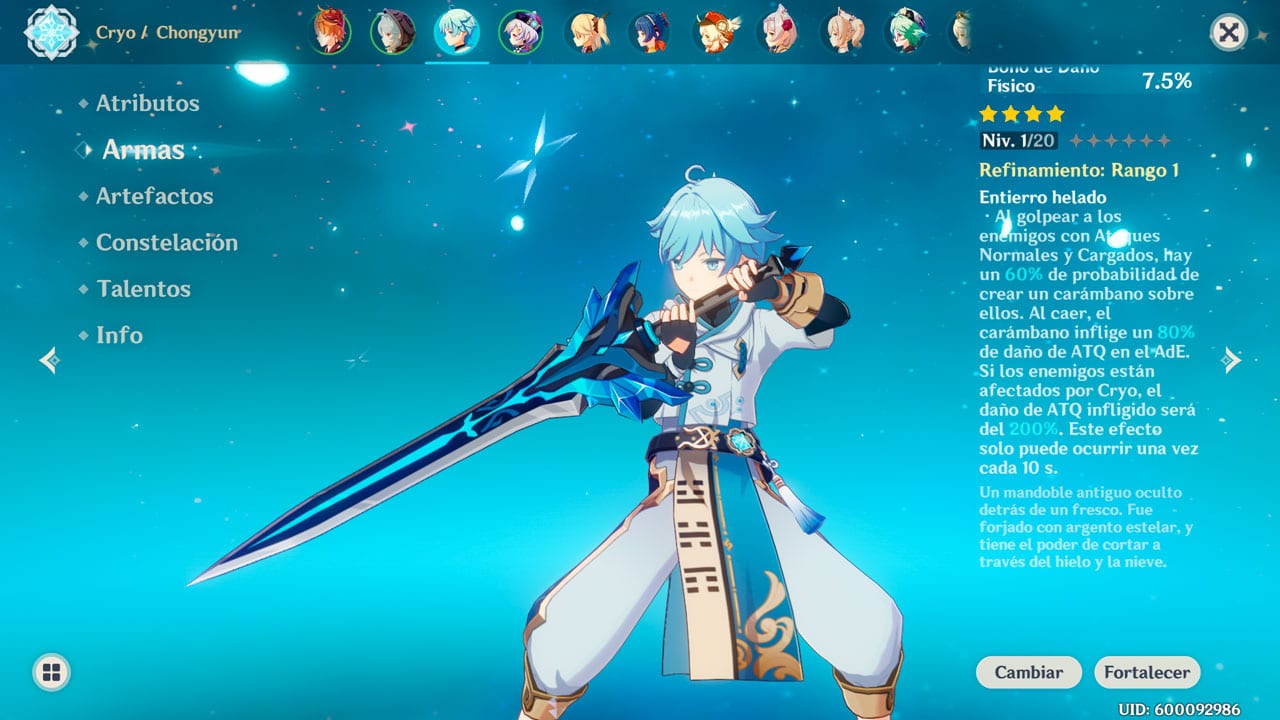Click the Fortalecer button
This screenshot has height=720, width=1280.
[1146, 673]
